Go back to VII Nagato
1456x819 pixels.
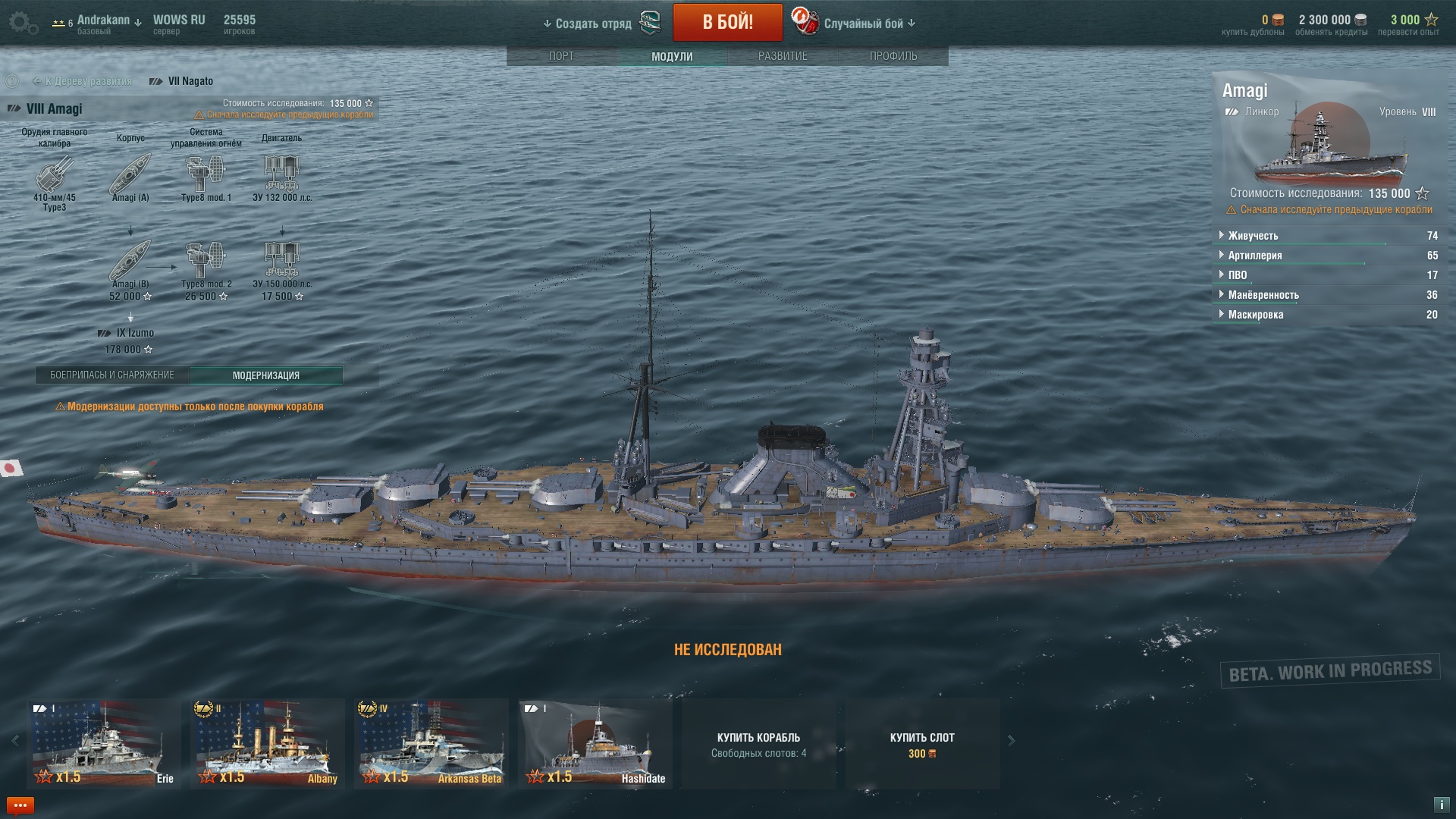coord(190,81)
